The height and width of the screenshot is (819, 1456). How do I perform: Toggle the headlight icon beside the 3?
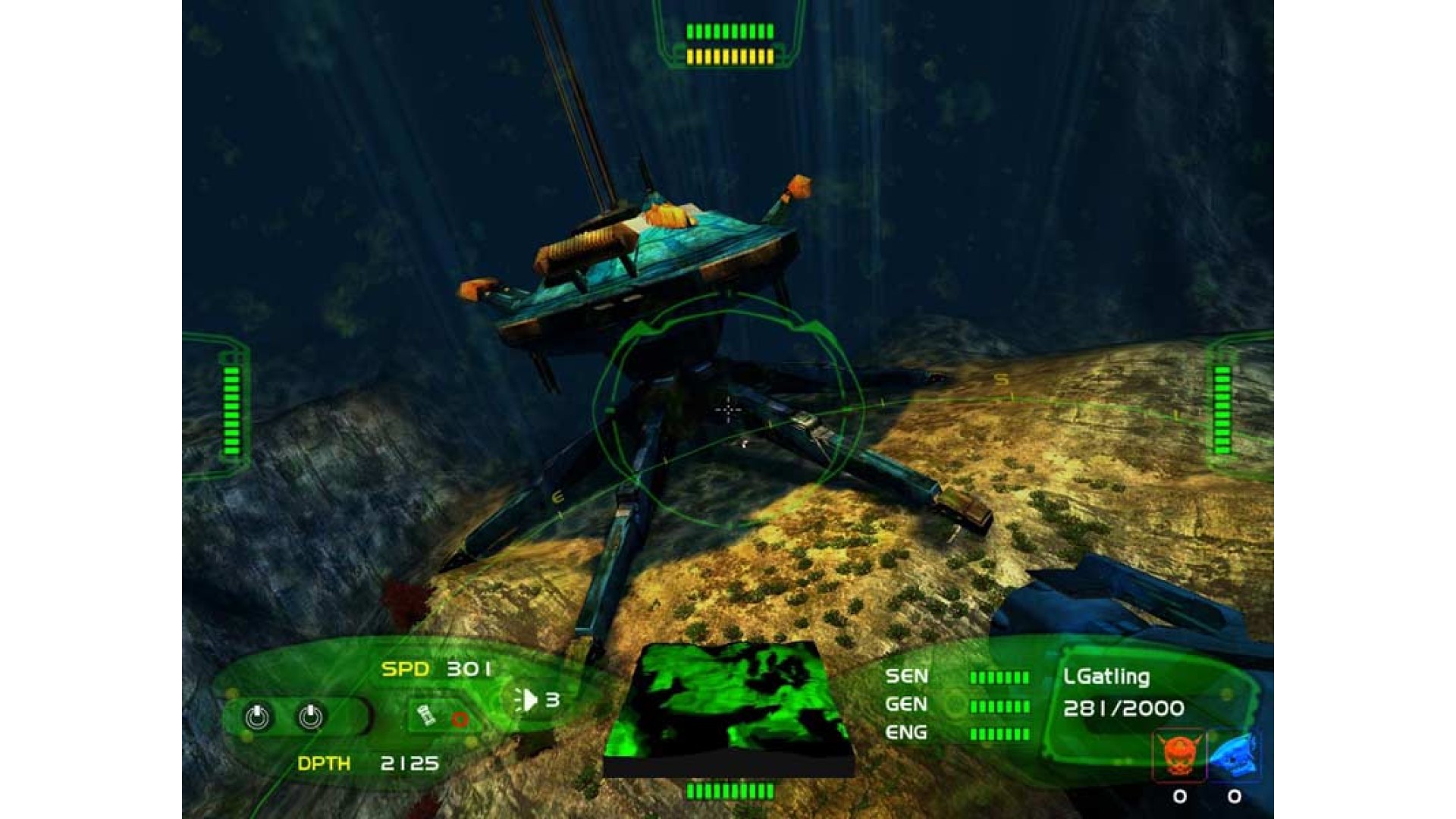coord(527,699)
